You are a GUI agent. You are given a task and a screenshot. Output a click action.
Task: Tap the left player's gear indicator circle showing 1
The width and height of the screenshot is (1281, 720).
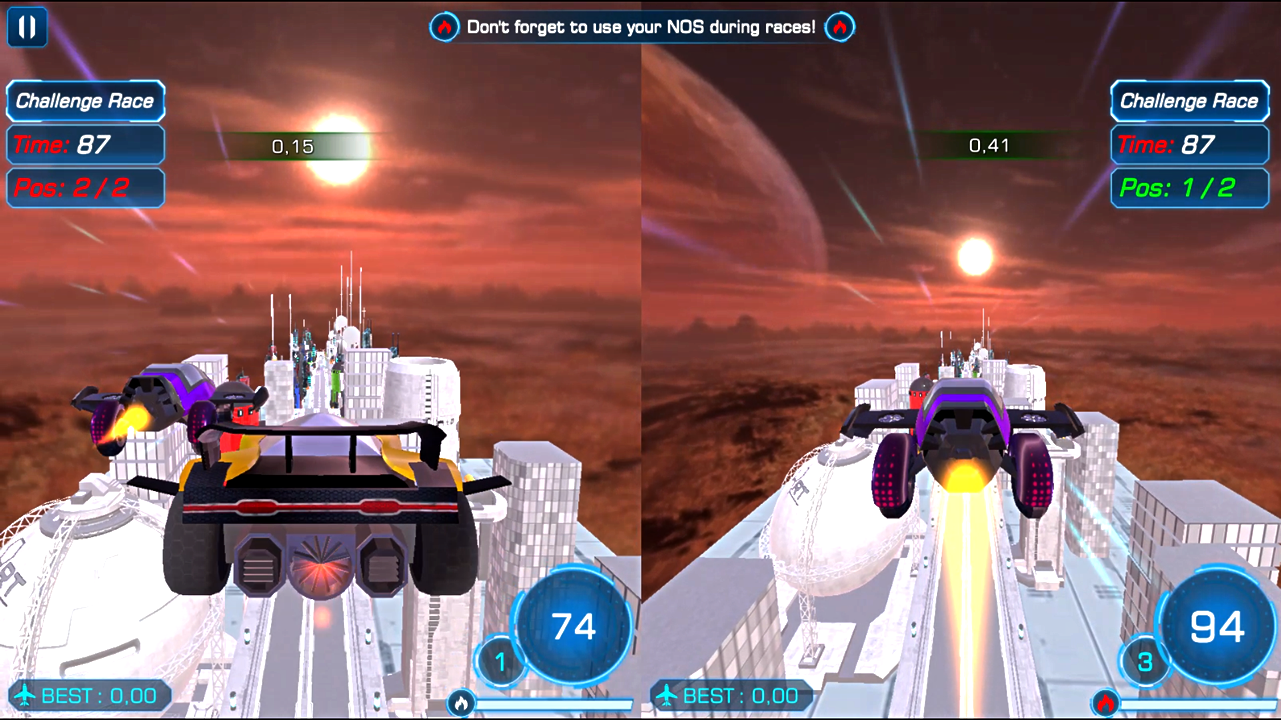tap(500, 661)
